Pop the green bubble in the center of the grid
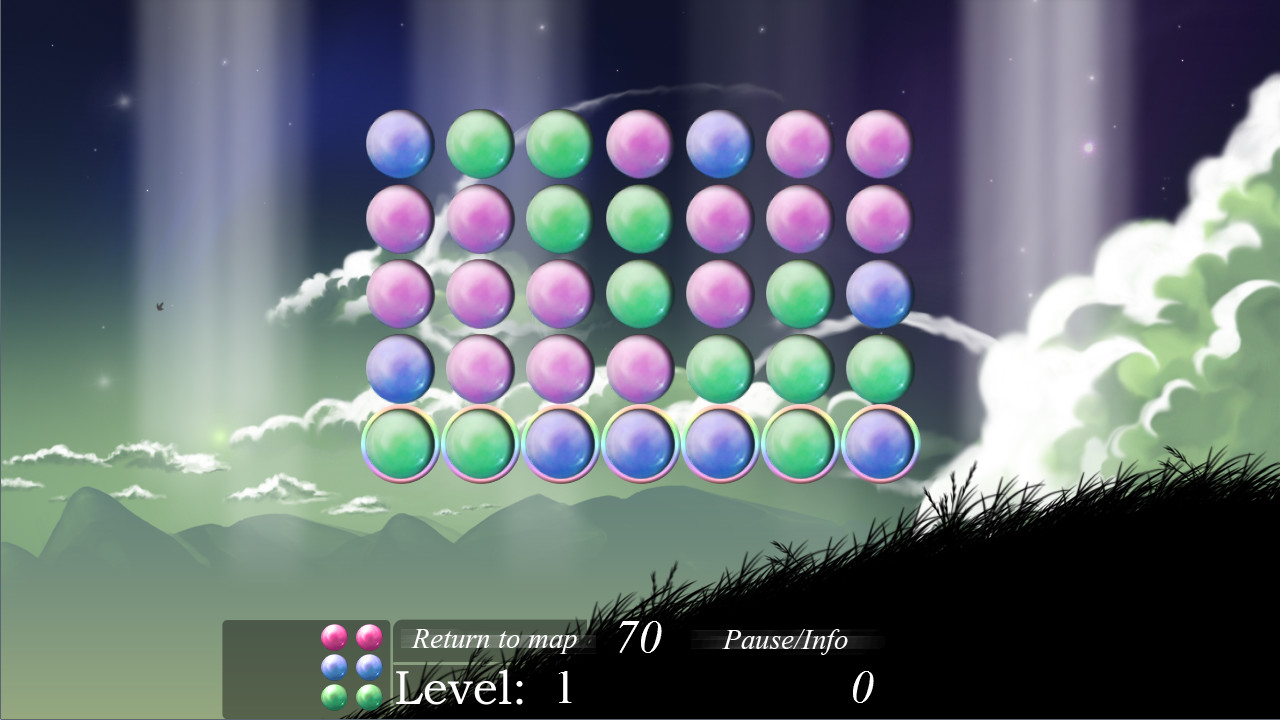 640,295
